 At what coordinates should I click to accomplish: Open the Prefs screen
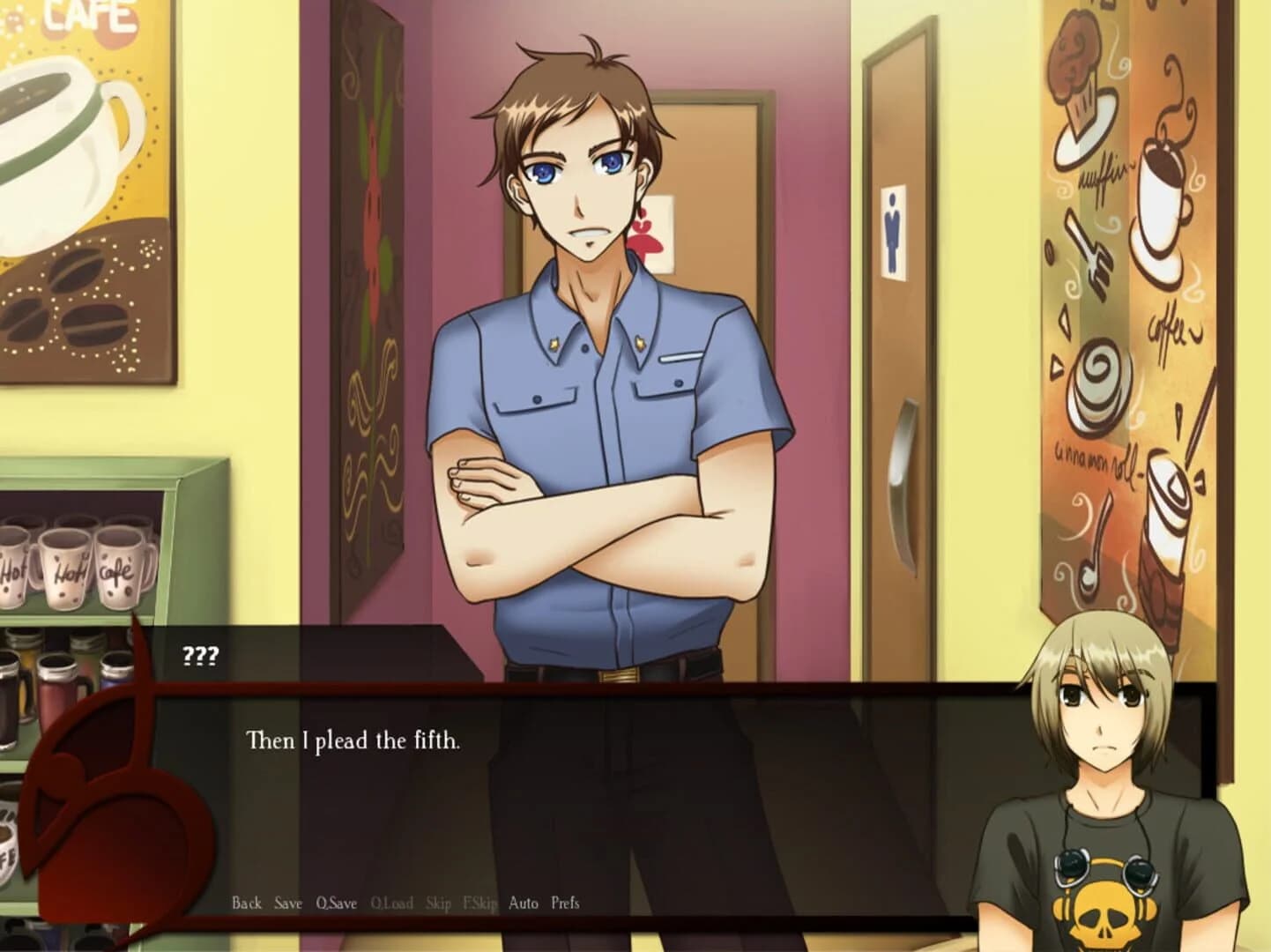click(x=564, y=903)
